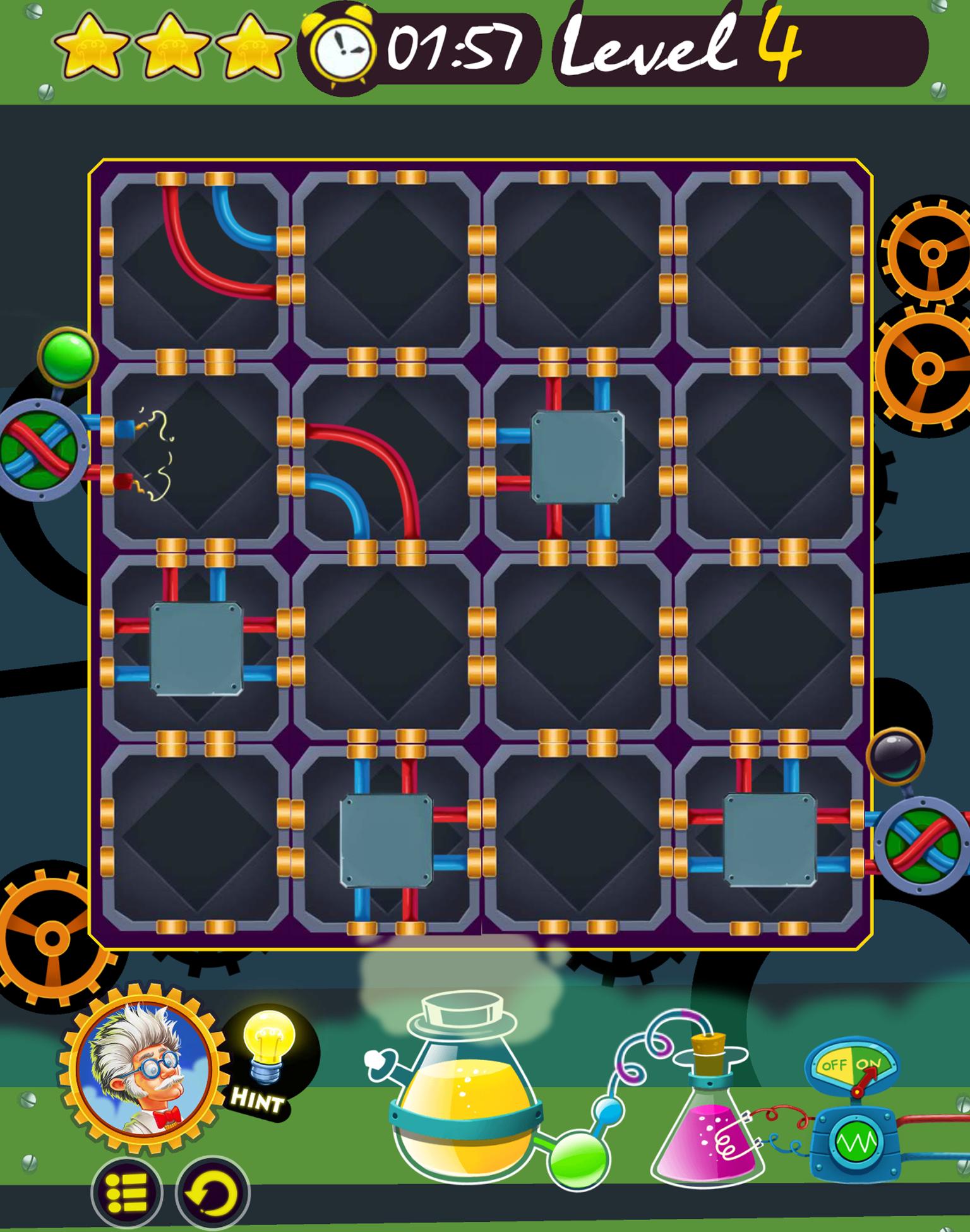This screenshot has width=970, height=1232.
Task: Rotate the curved wire tile linking left and bottom
Action: tap(386, 456)
